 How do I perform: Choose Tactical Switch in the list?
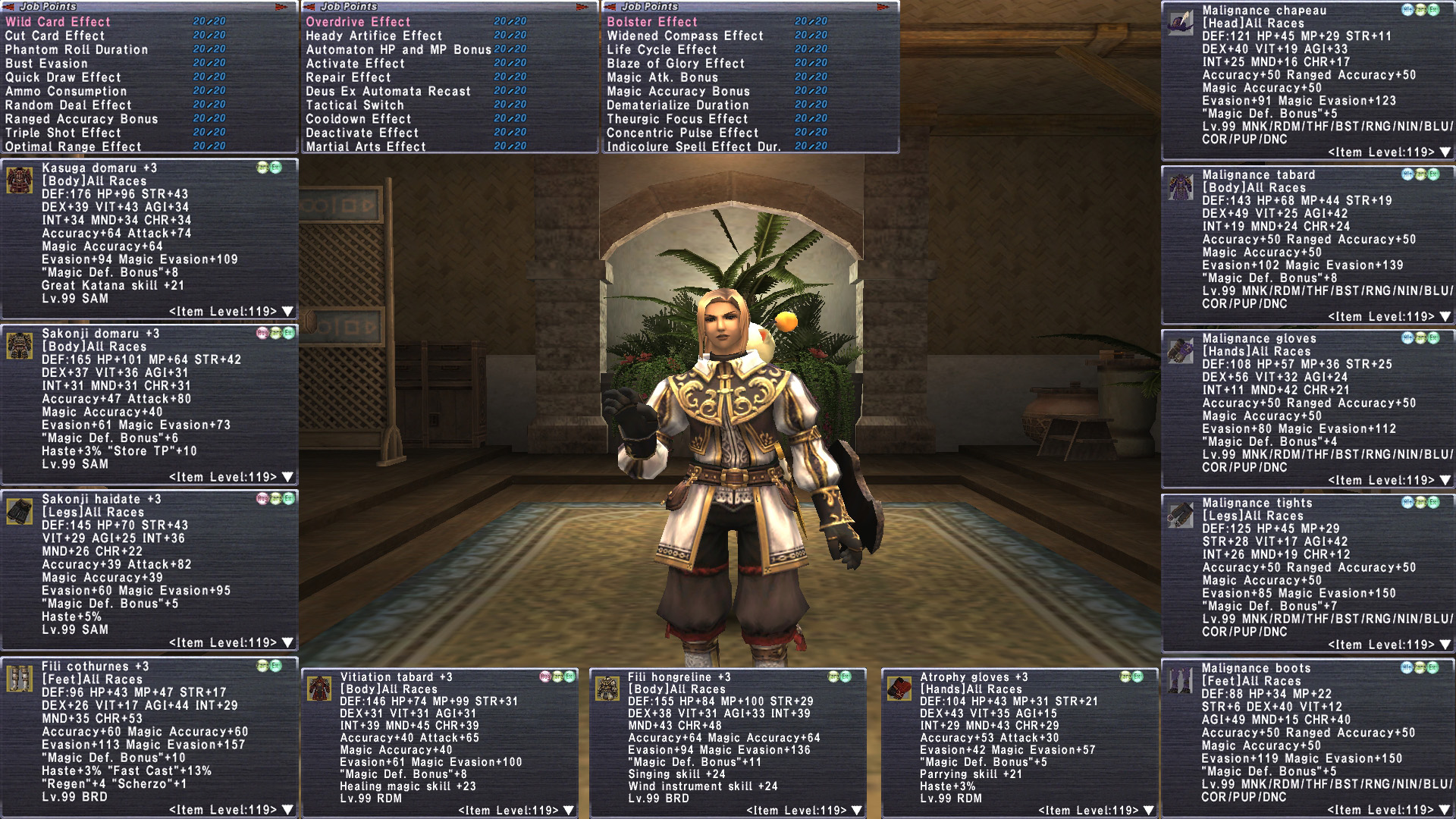point(355,105)
